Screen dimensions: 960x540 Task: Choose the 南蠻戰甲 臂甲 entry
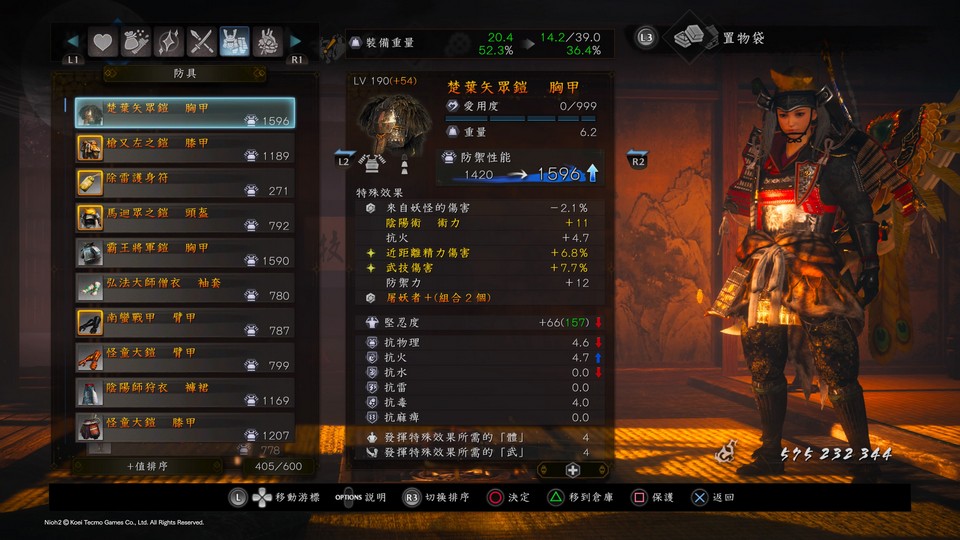(x=185, y=323)
